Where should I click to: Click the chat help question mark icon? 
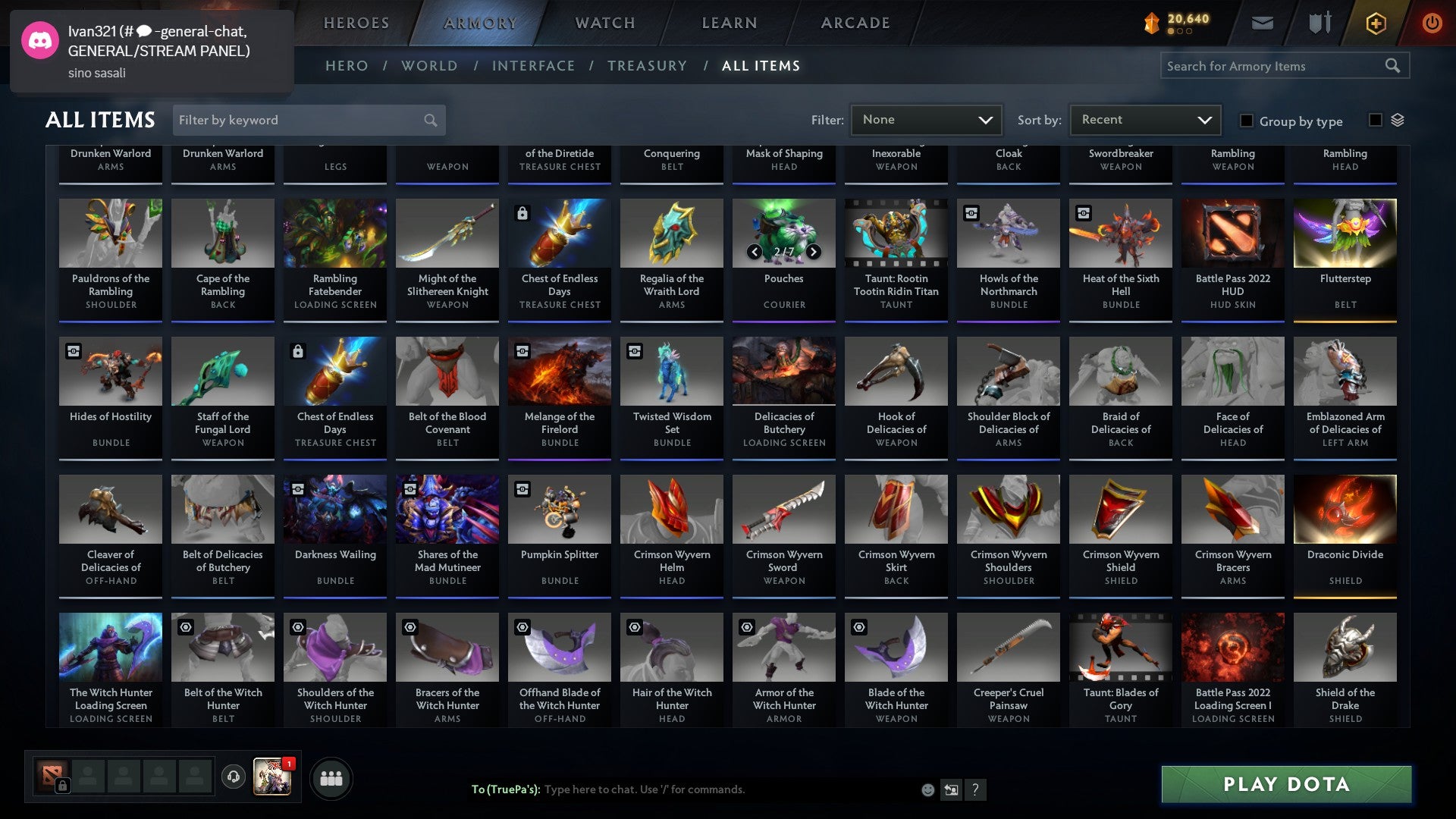[x=976, y=789]
